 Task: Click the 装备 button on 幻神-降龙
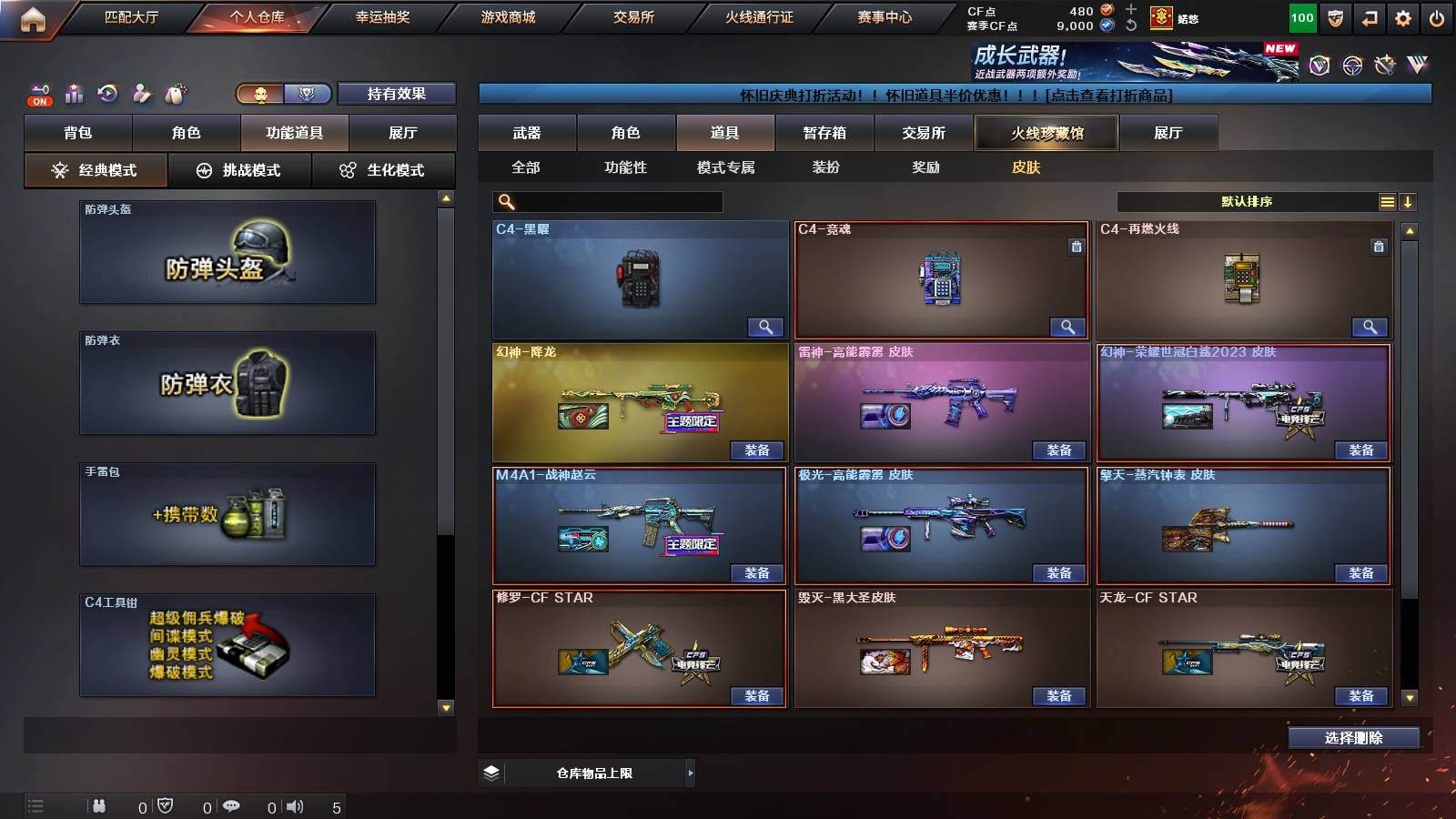click(758, 450)
